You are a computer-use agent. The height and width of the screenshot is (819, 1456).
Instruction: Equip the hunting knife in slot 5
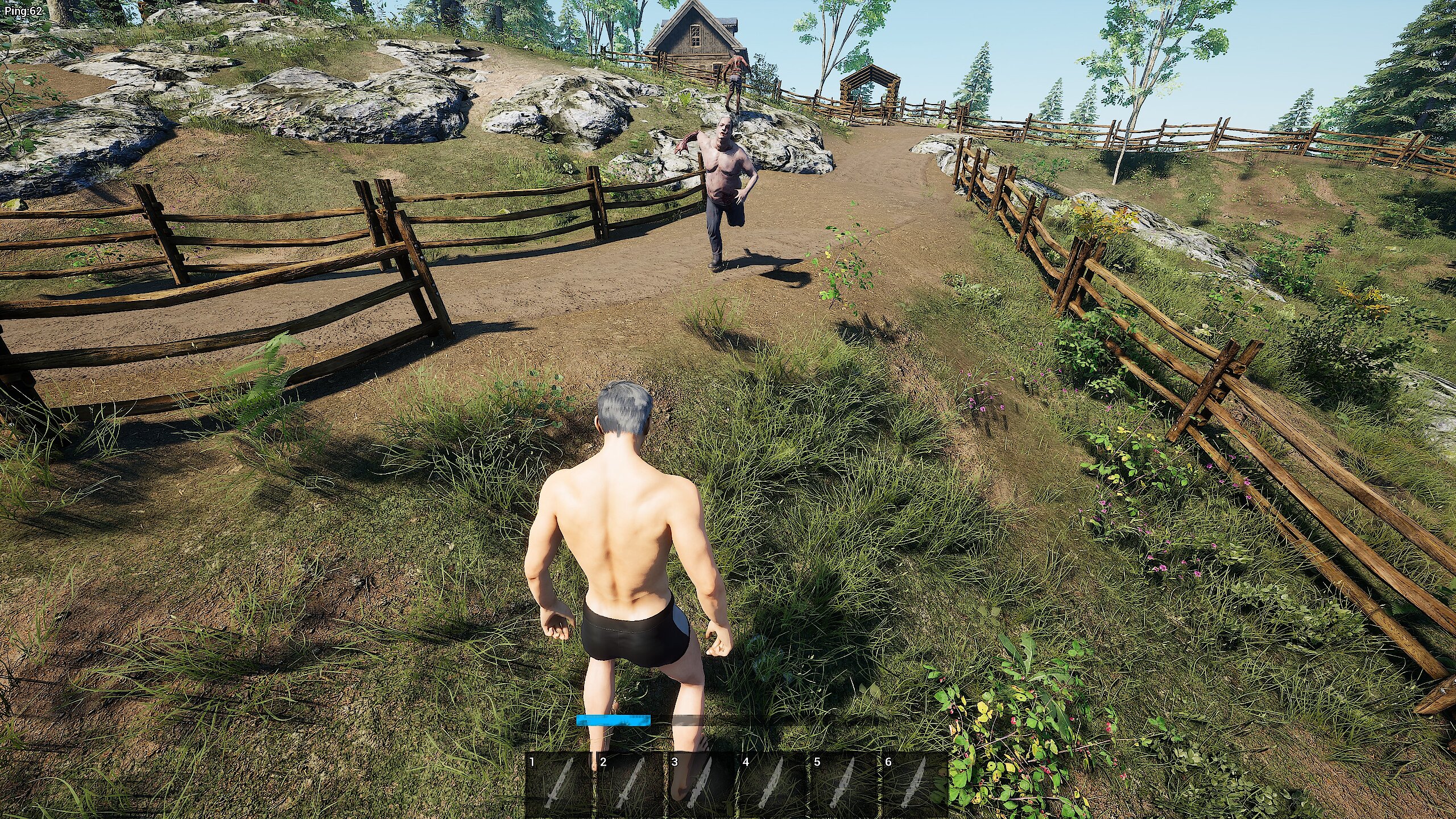(845, 785)
